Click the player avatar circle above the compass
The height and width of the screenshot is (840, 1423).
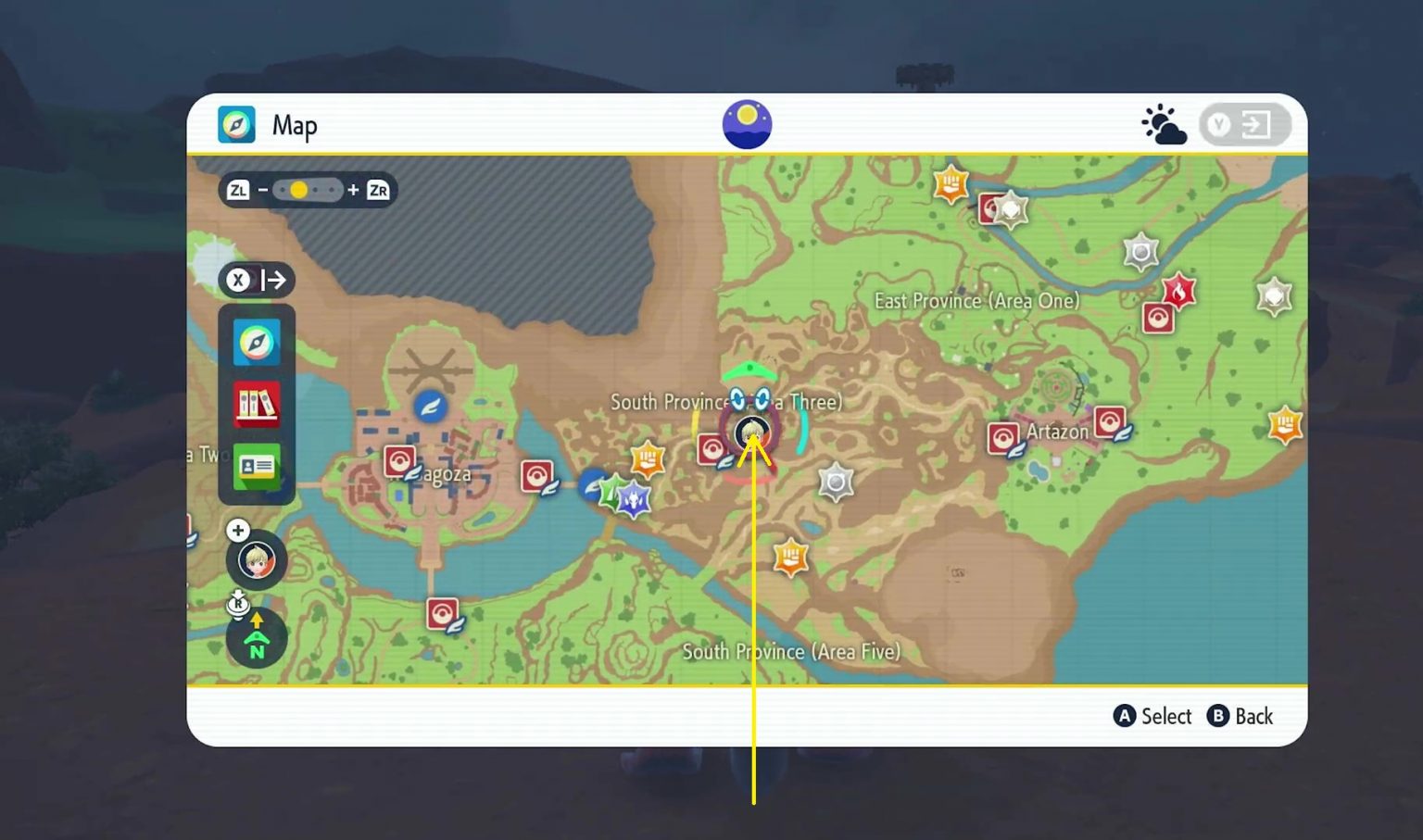click(x=257, y=559)
